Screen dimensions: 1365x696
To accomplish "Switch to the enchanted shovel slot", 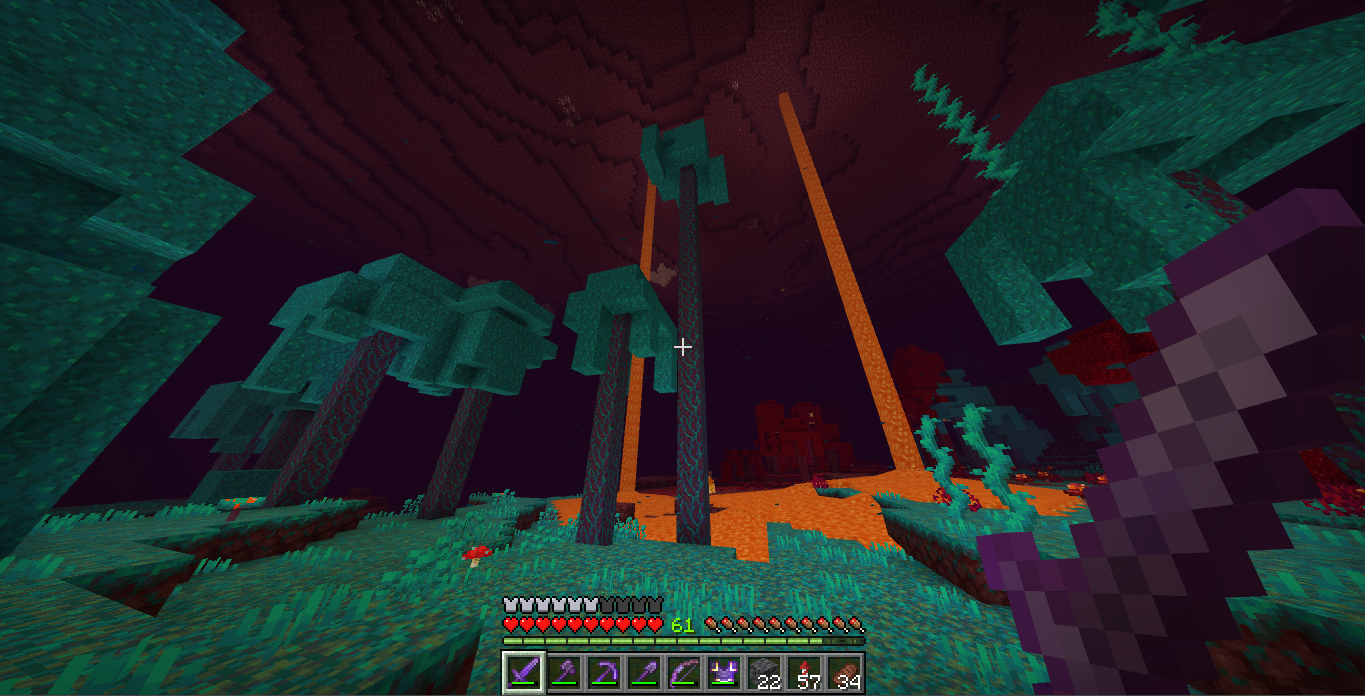I will (x=643, y=672).
